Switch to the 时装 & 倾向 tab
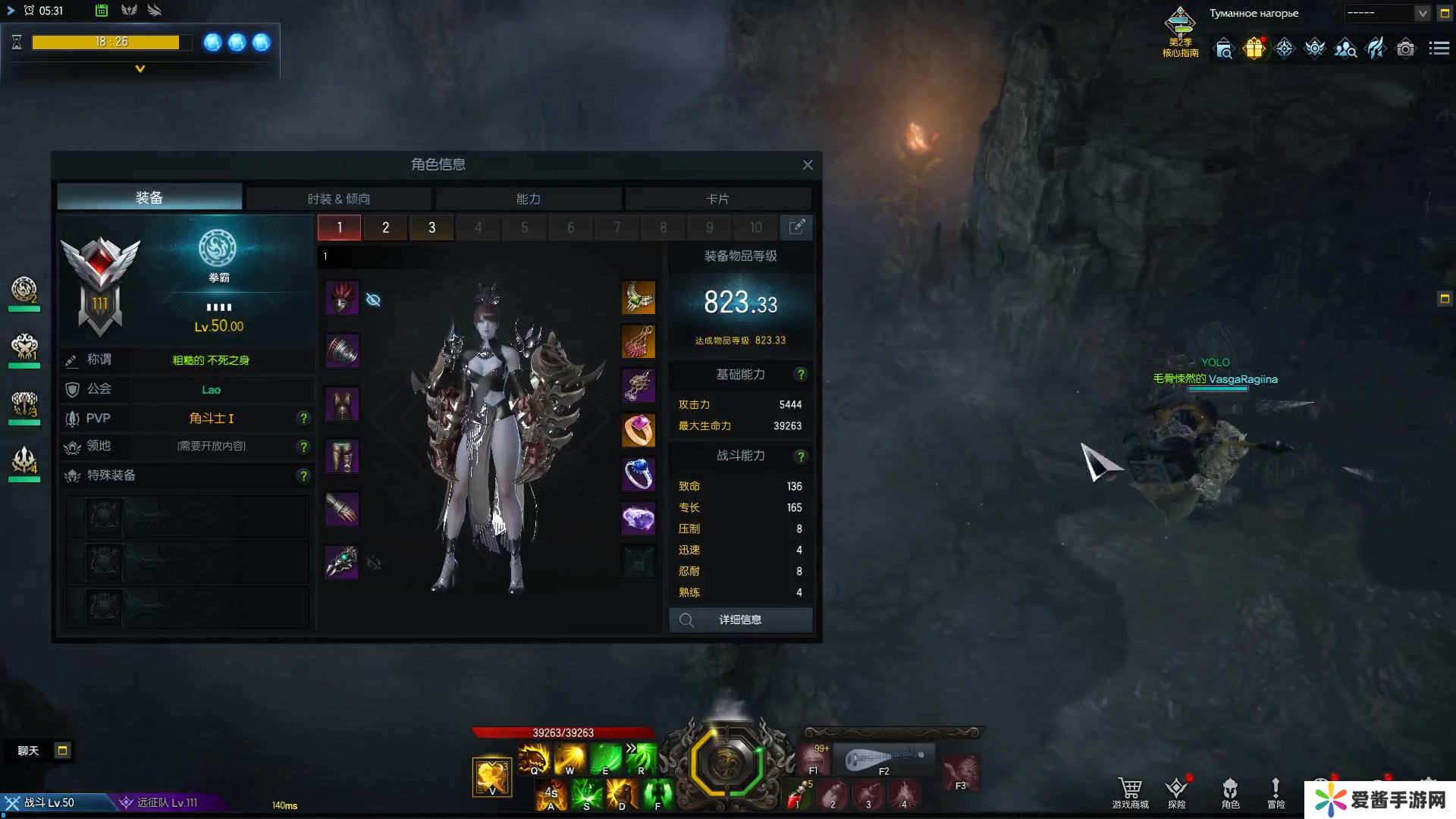 (339, 199)
